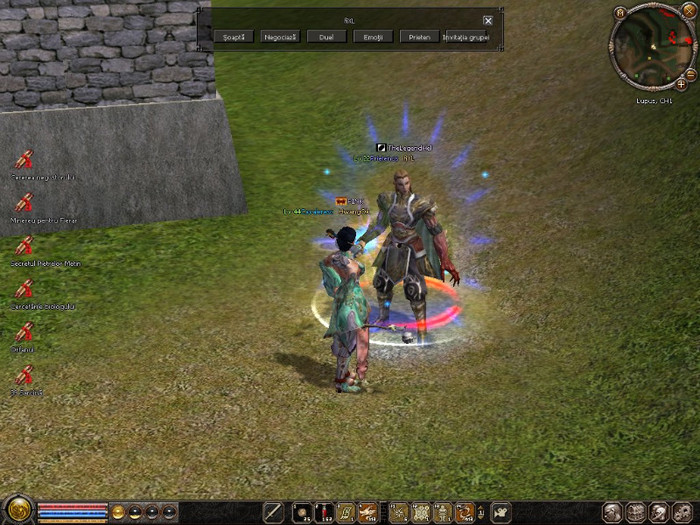Close the player target panel
Viewport: 700px width, 525px height.
[488, 20]
